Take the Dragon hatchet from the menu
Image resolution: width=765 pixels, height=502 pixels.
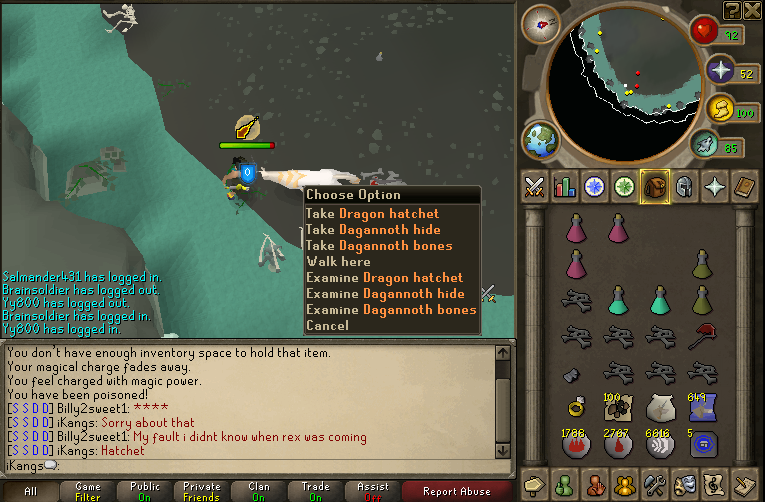tap(372, 213)
